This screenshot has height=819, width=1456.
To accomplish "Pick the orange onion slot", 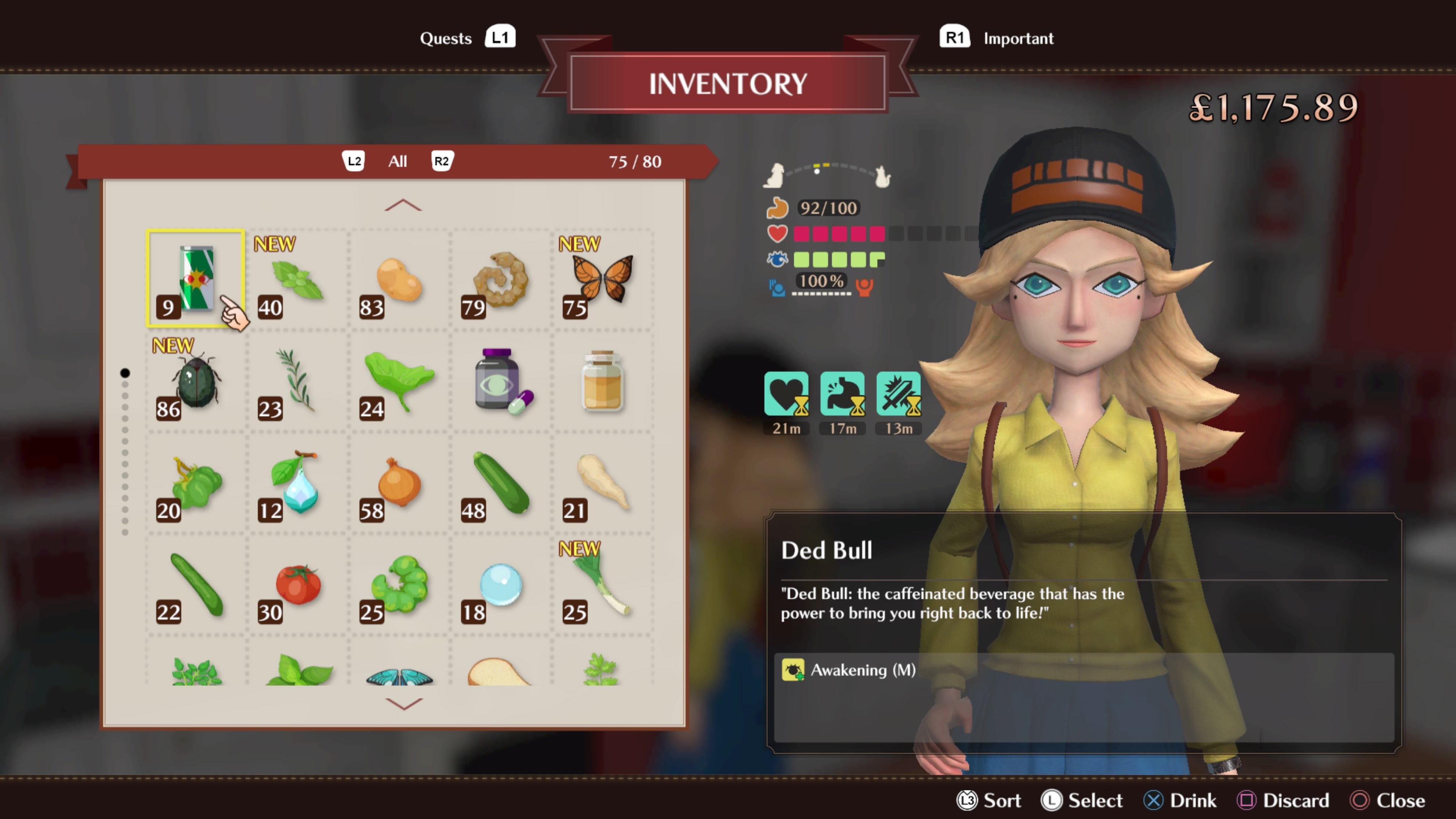I will click(x=399, y=482).
